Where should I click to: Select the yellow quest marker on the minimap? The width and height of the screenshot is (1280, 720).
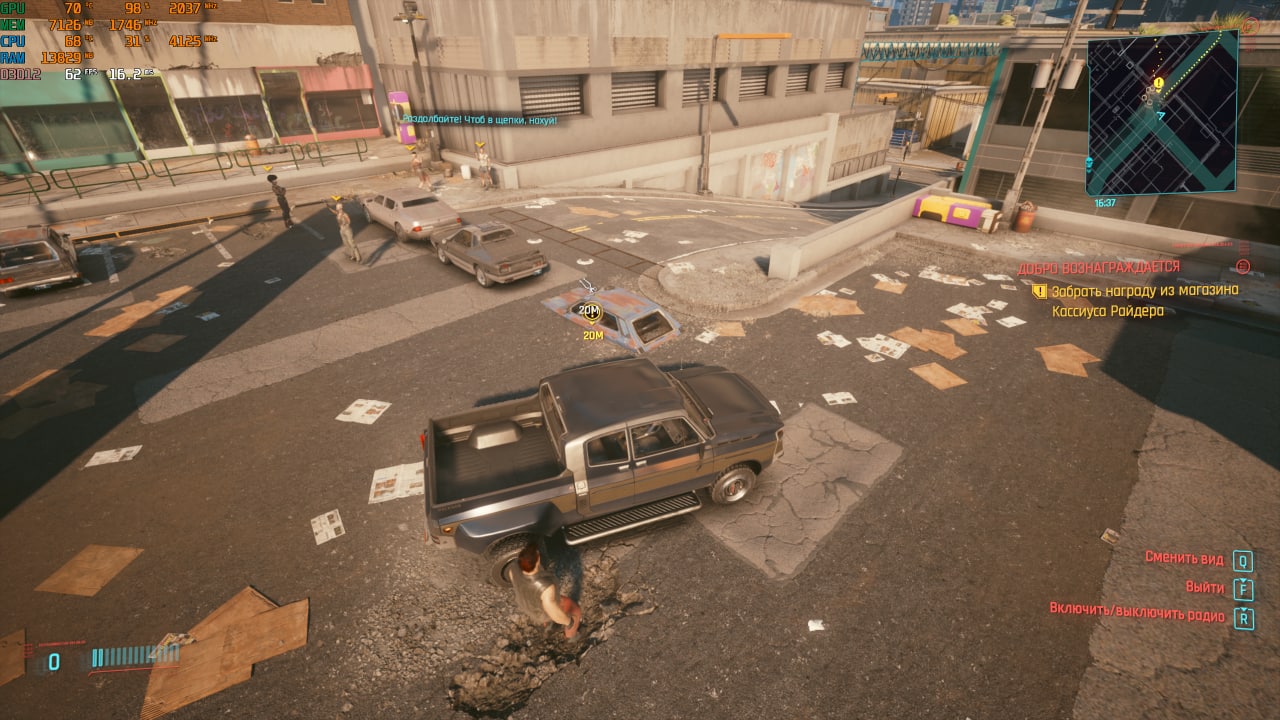(x=1158, y=84)
